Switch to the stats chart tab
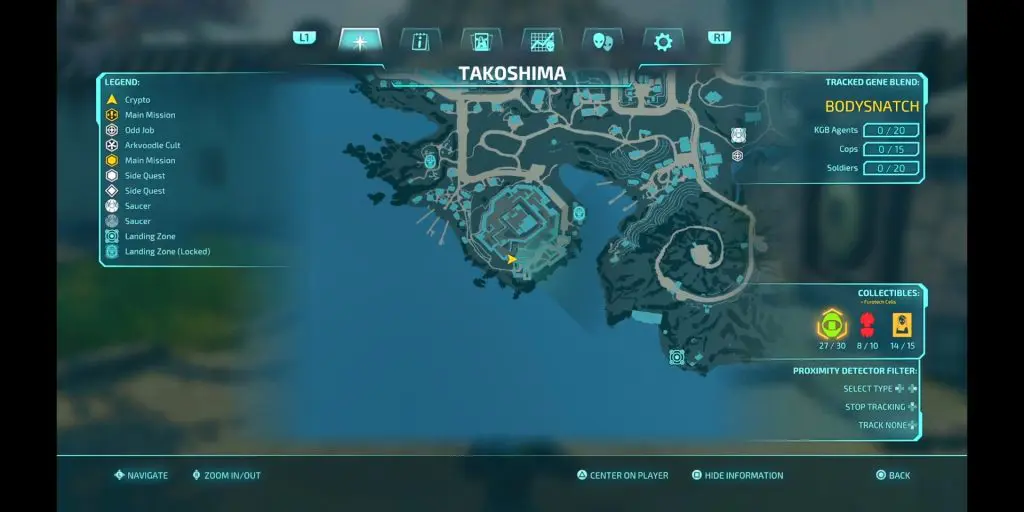The width and height of the screenshot is (1024, 512). tap(542, 41)
